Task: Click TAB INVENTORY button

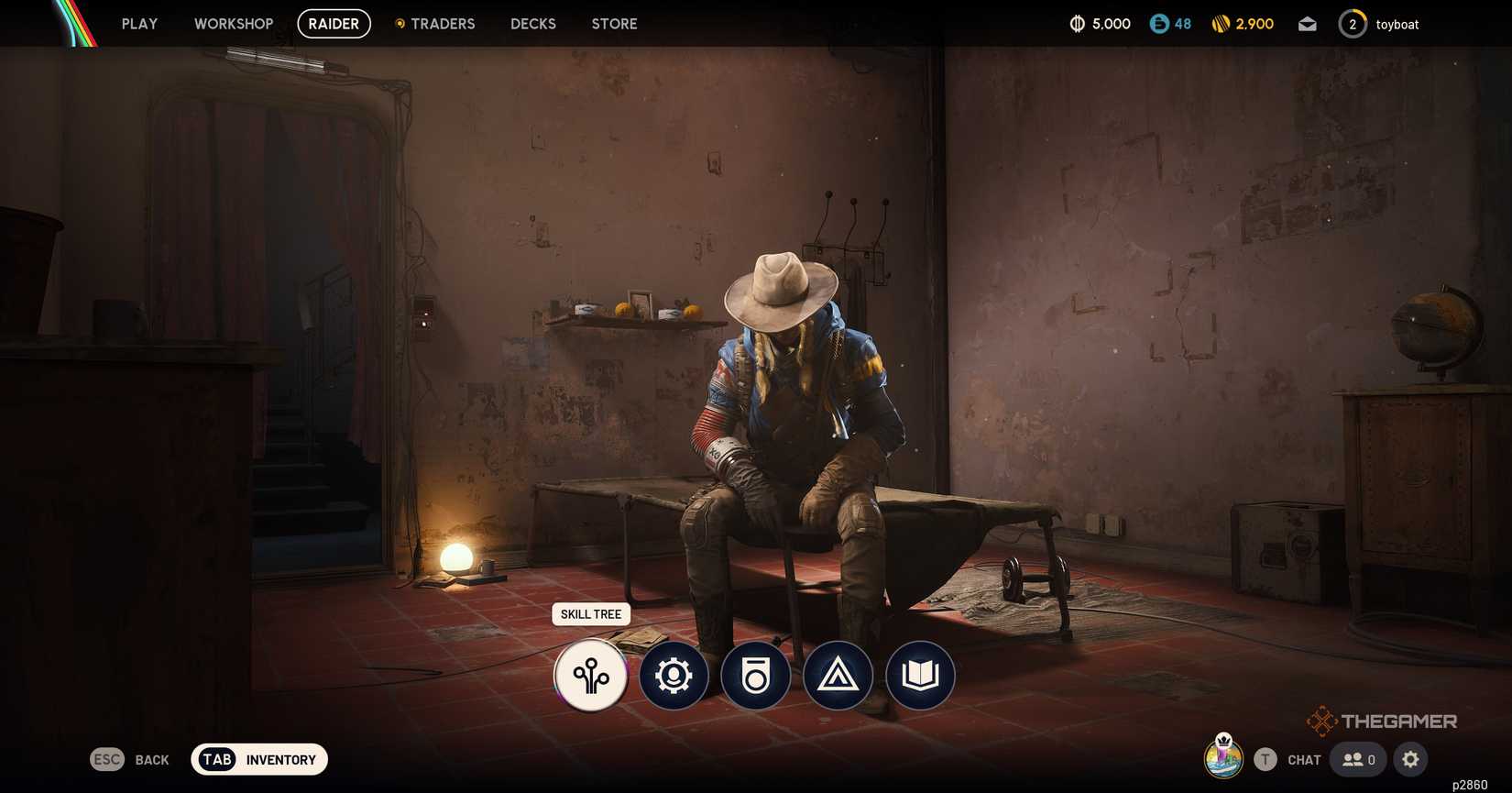Action: [258, 759]
